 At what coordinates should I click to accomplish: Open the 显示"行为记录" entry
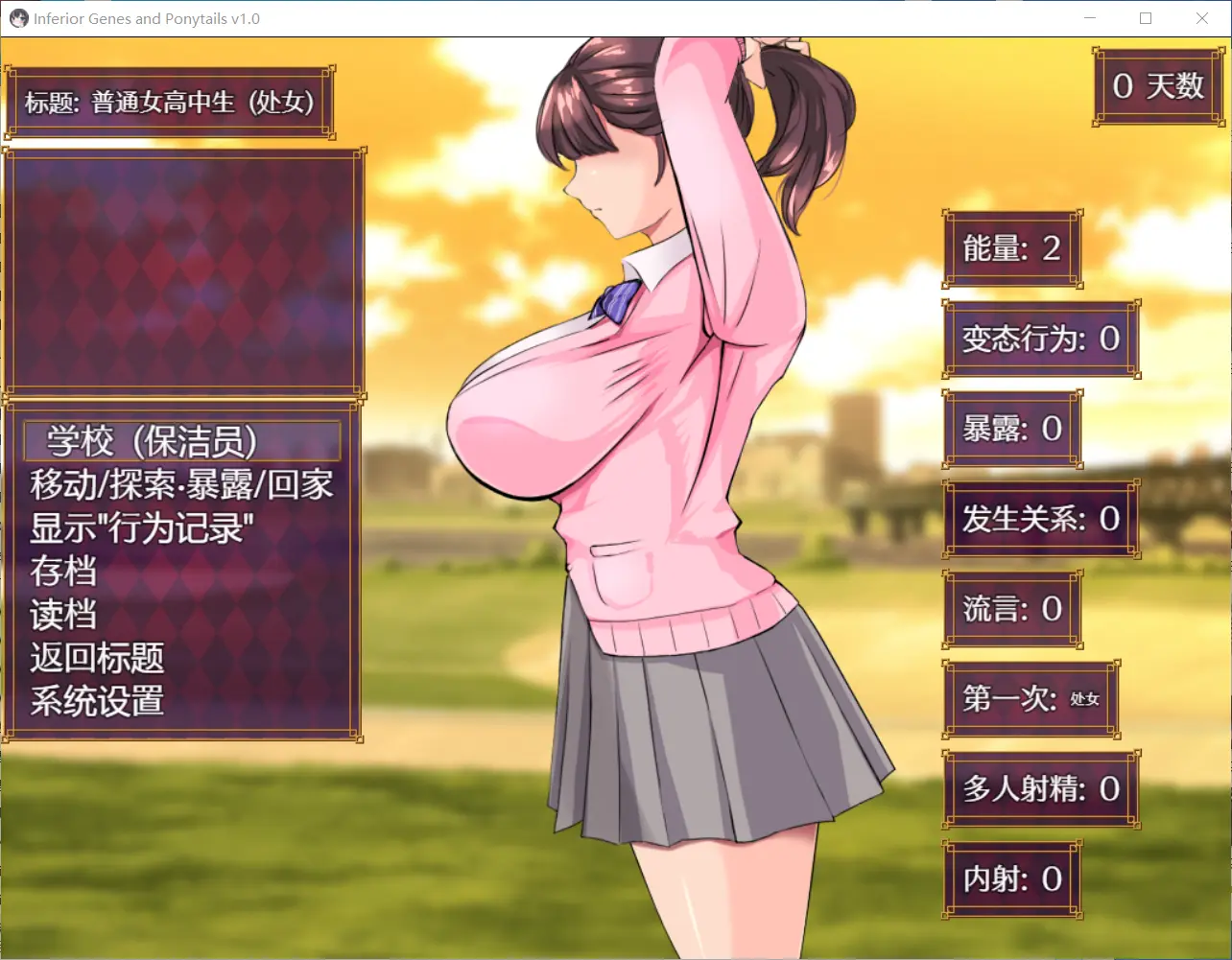[x=135, y=528]
